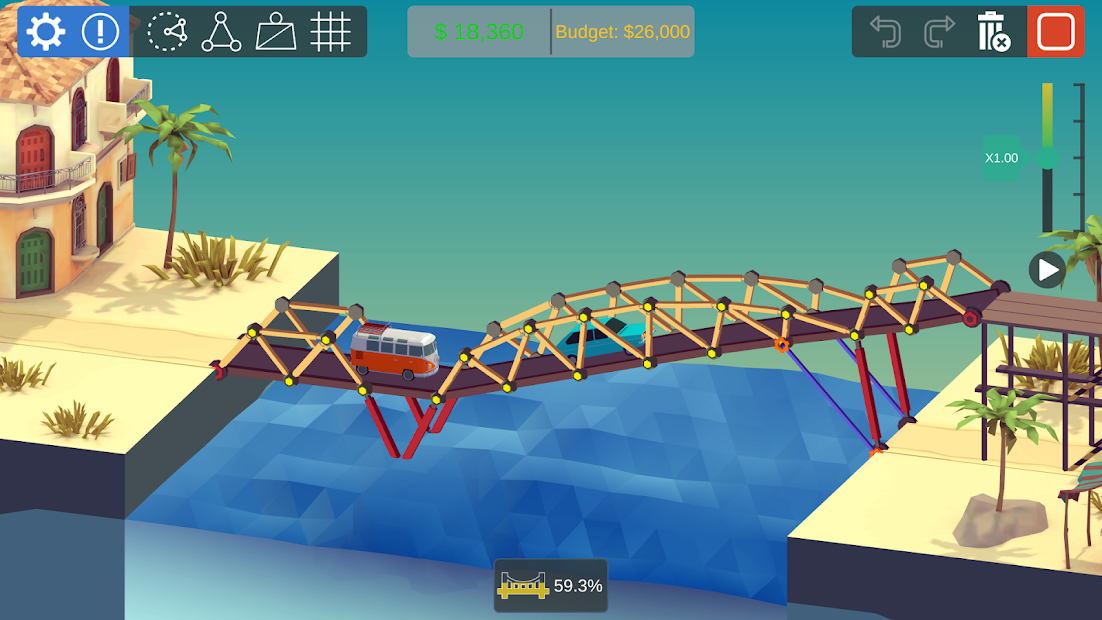Image resolution: width=1102 pixels, height=620 pixels.
Task: Undo the last action
Action: tap(885, 32)
